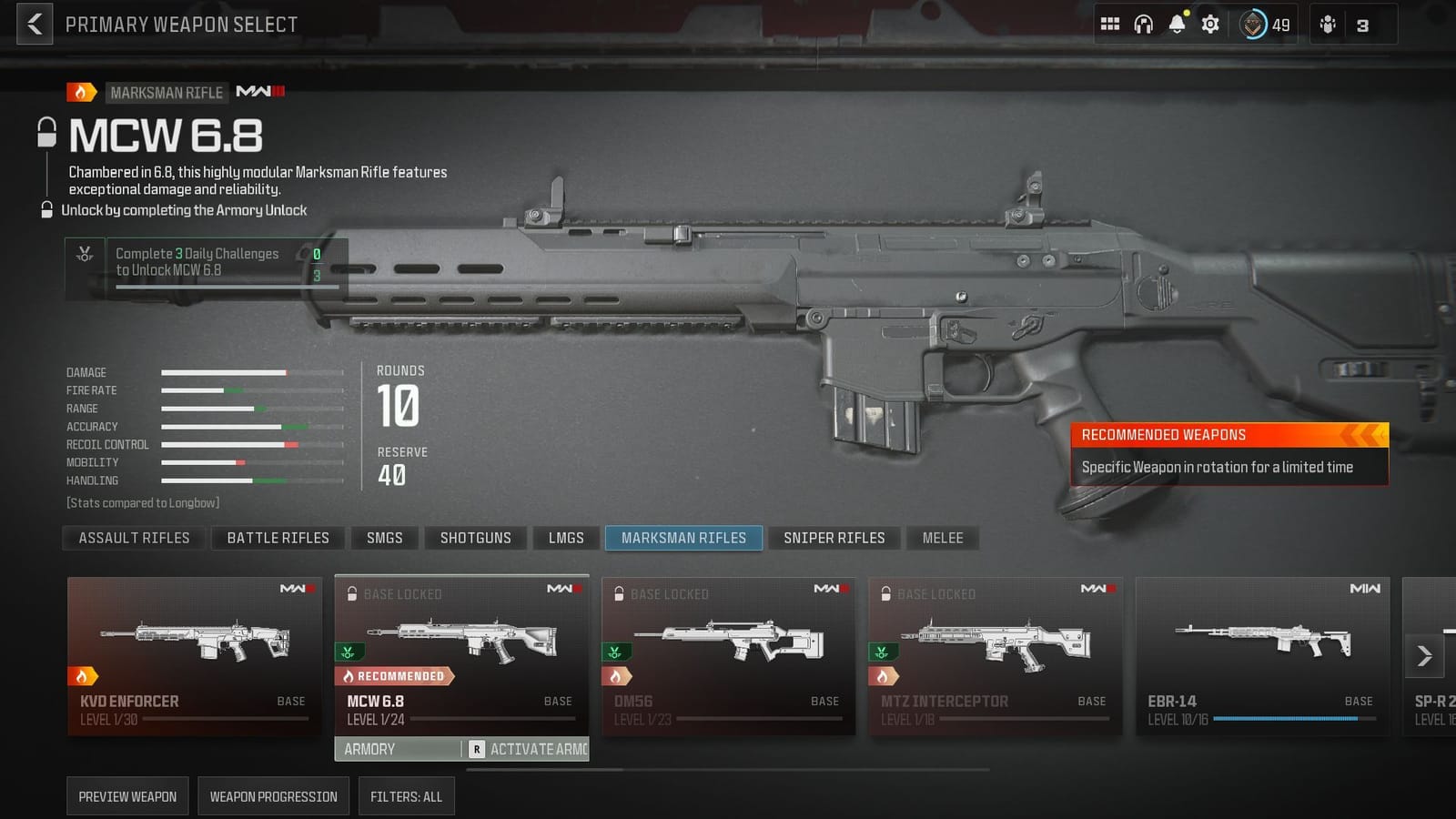
Task: Select the EBR-14 weapon thumbnail
Action: (1262, 651)
